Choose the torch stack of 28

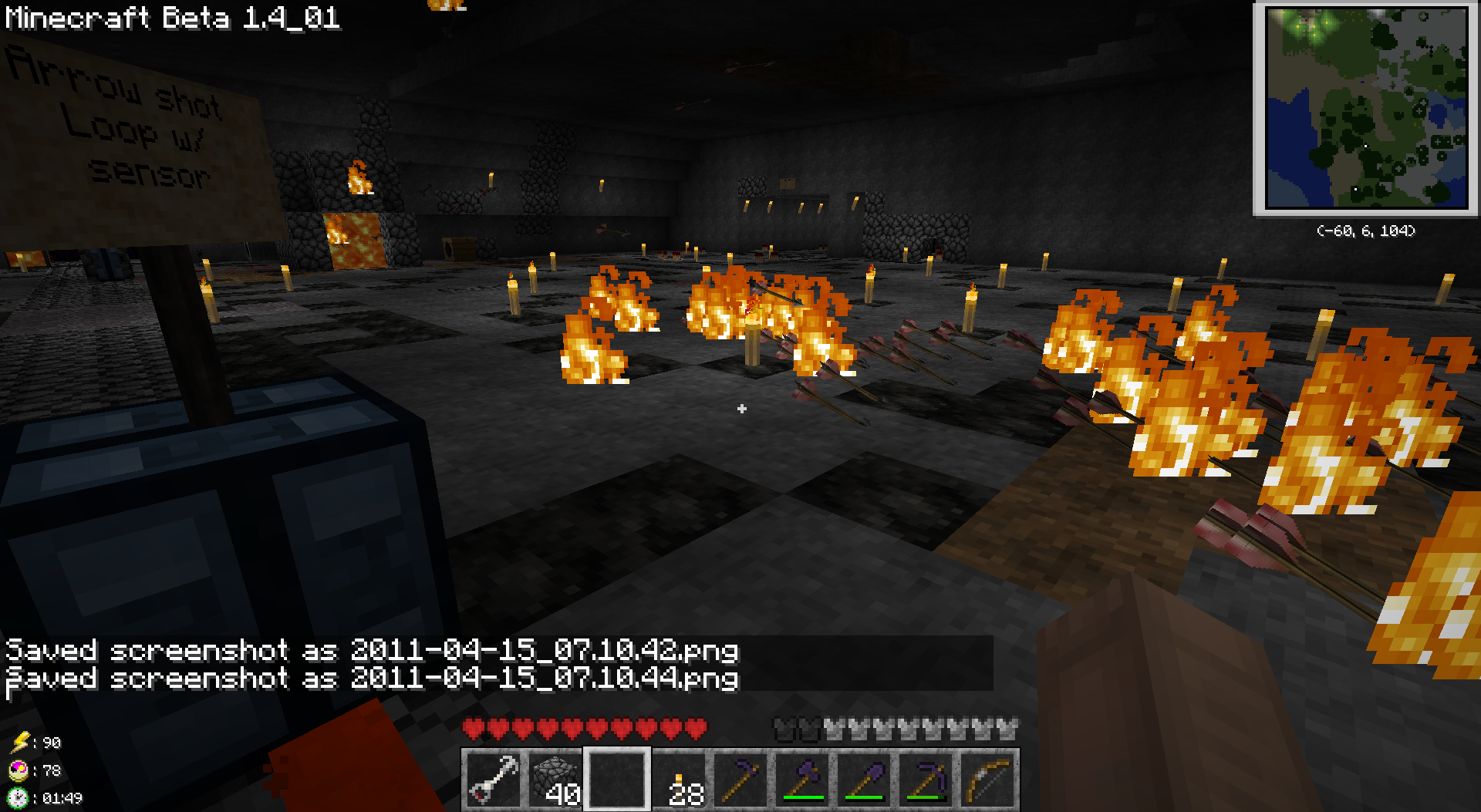pos(679,780)
